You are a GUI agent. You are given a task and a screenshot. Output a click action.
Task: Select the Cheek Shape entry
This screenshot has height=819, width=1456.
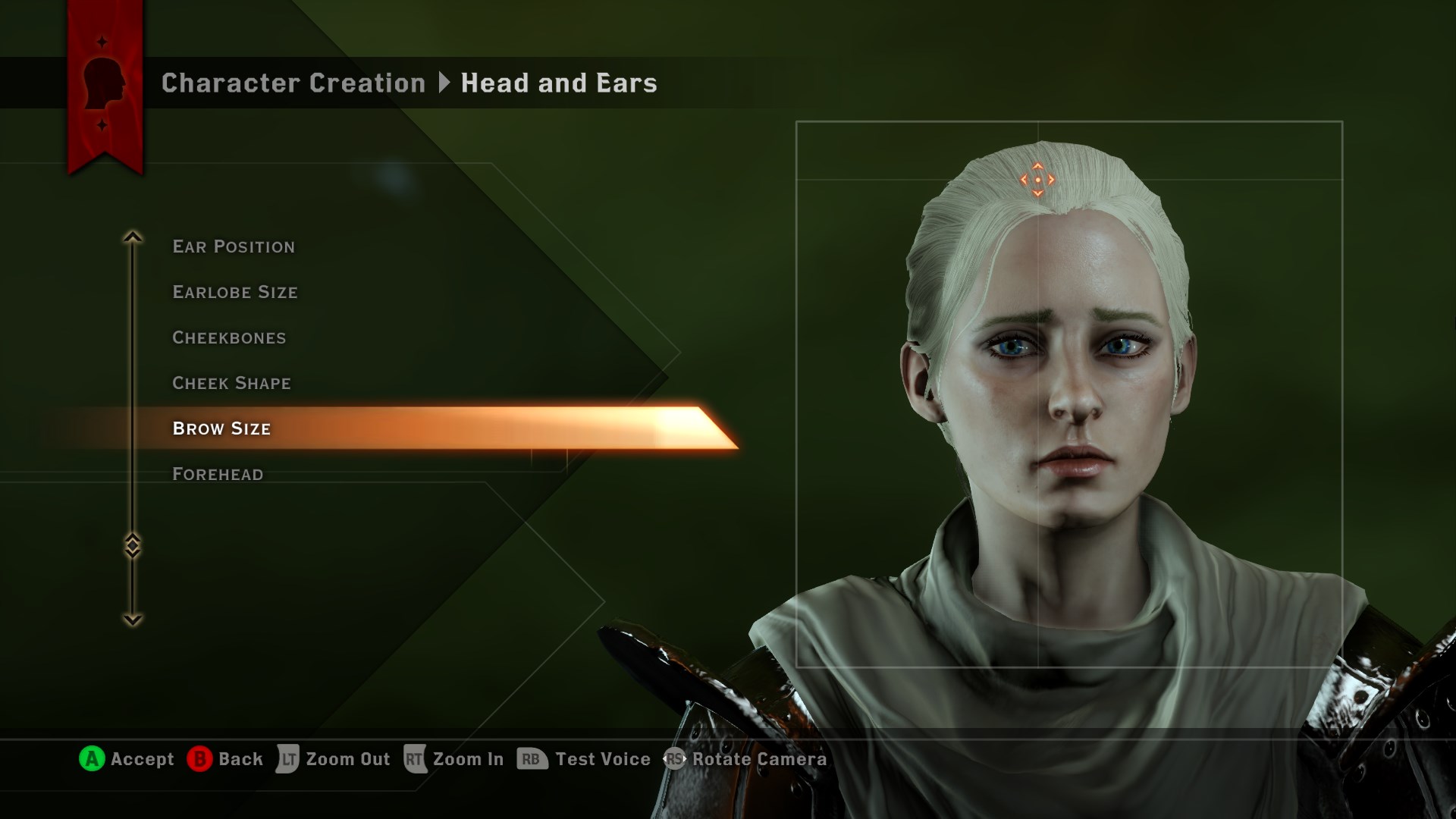click(231, 383)
